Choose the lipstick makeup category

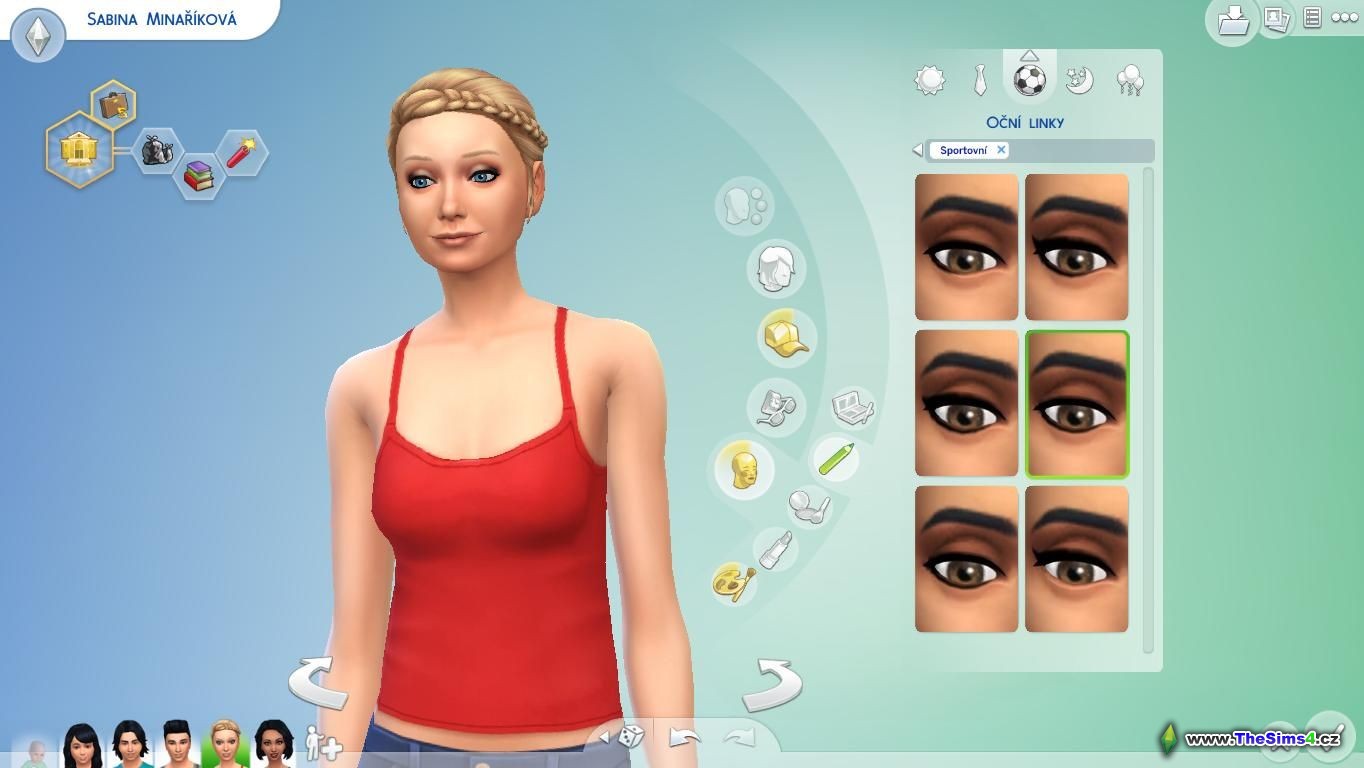click(776, 550)
